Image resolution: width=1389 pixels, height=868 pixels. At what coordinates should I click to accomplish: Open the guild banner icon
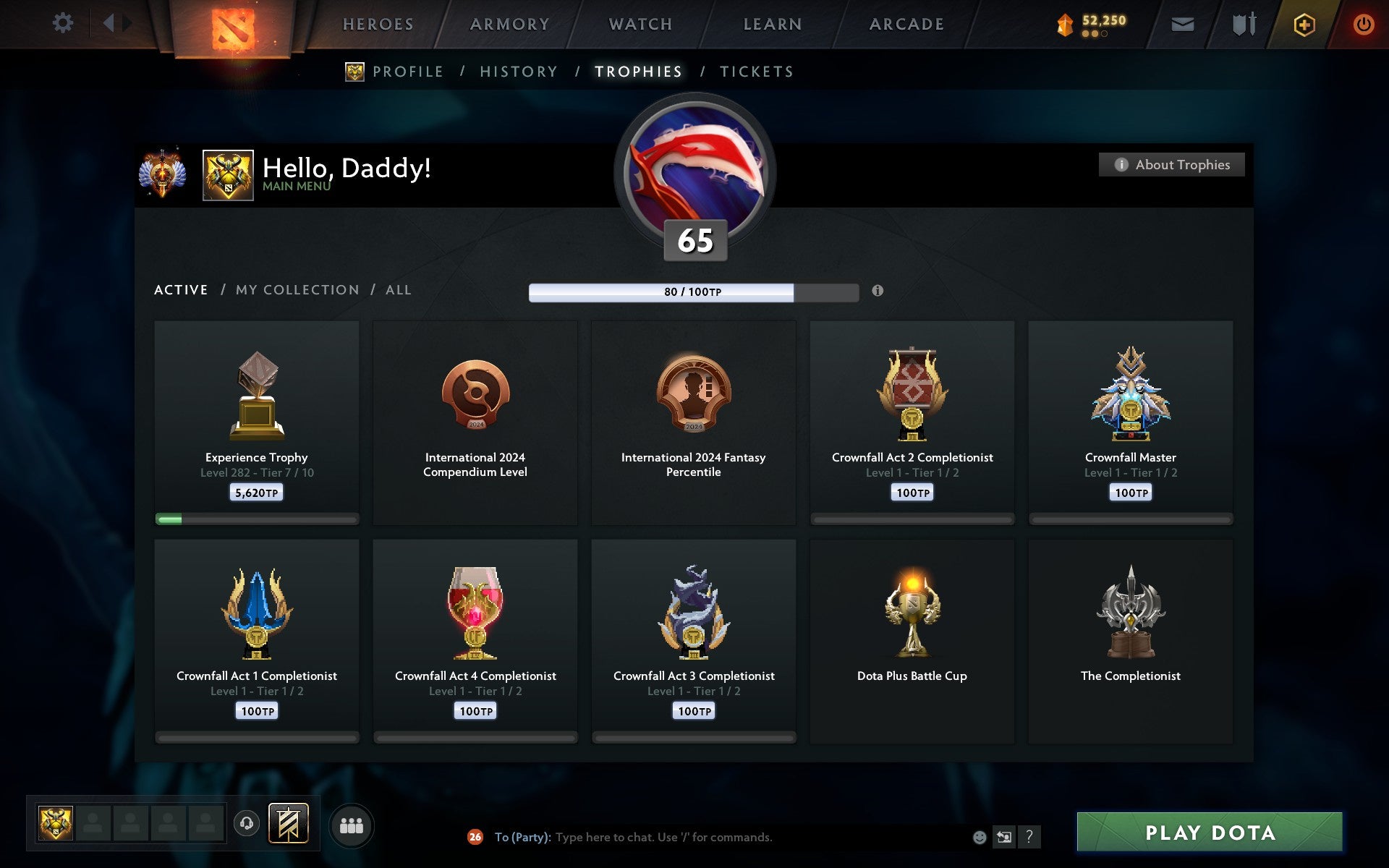pyautogui.click(x=289, y=822)
